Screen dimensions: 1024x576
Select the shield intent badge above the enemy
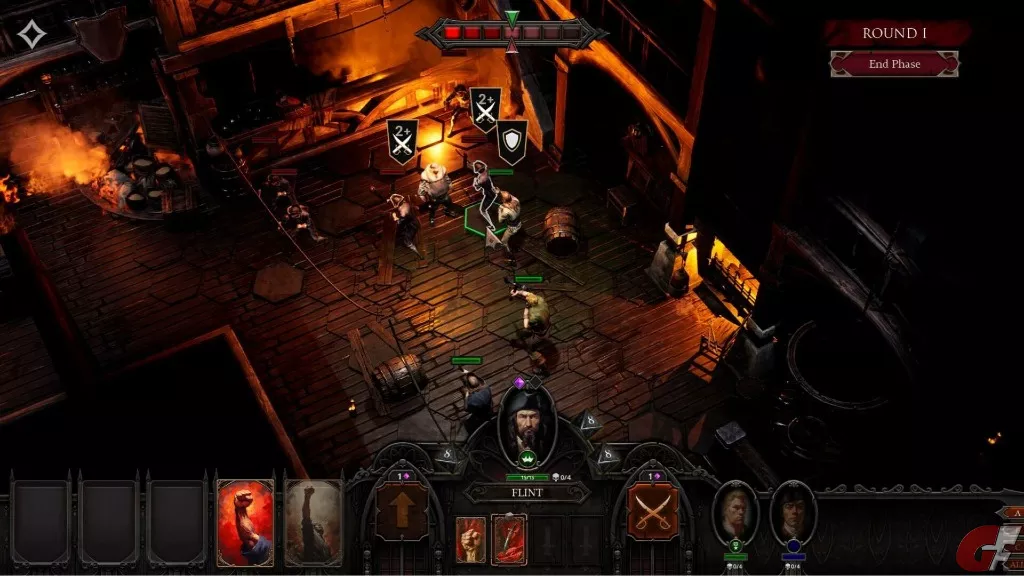coord(512,143)
